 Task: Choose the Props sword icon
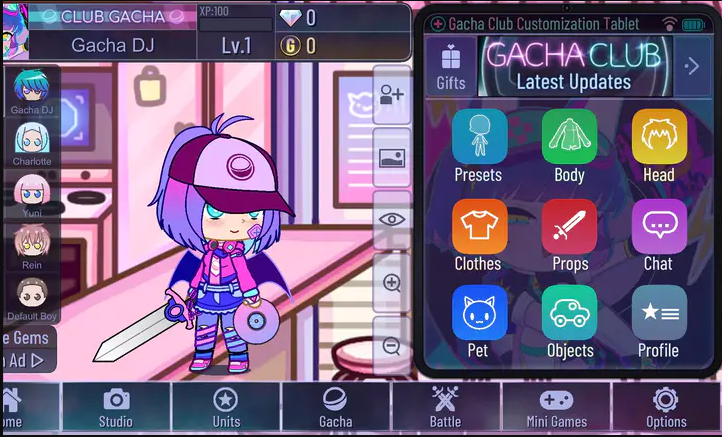coord(569,227)
